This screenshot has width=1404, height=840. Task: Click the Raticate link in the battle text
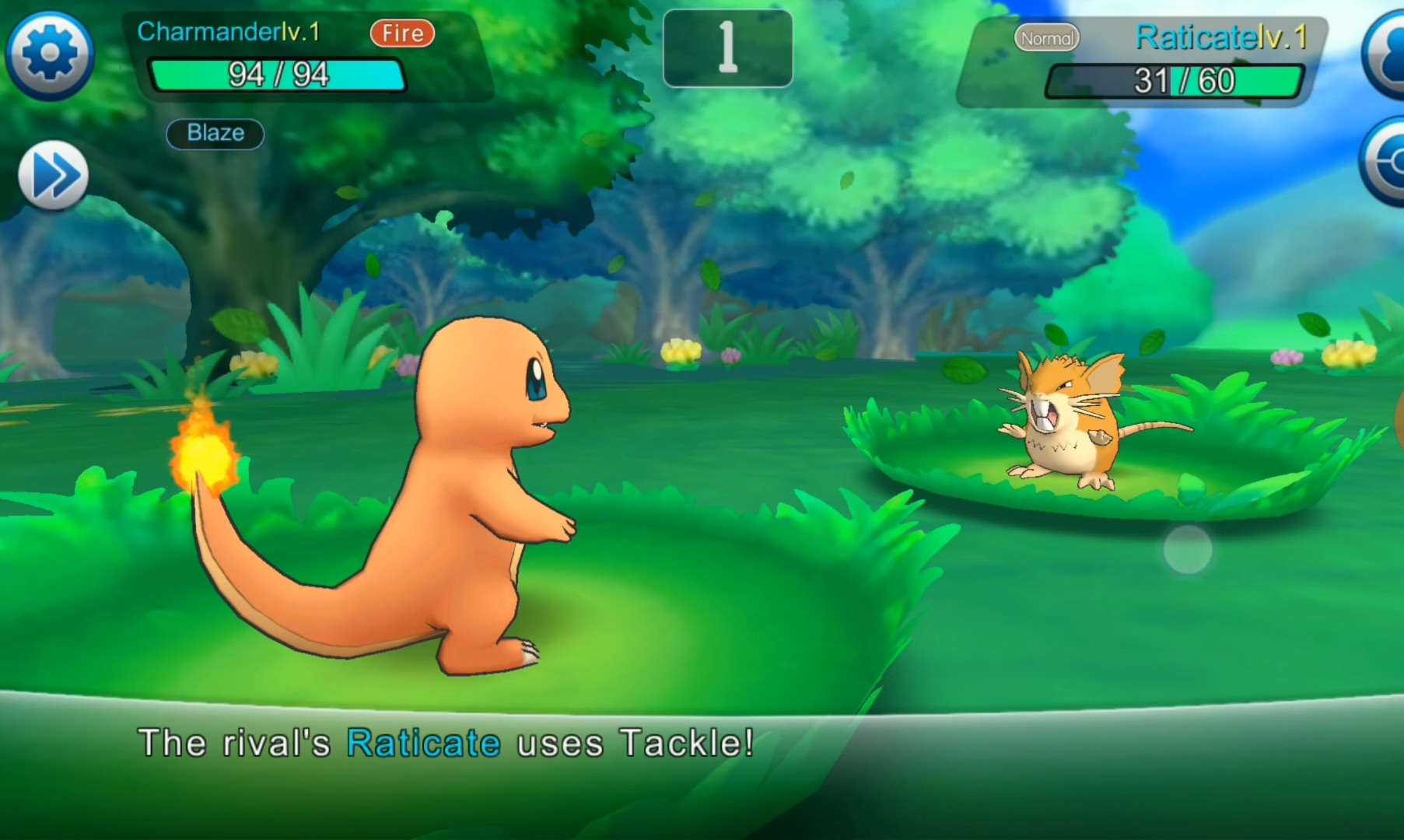tap(422, 742)
